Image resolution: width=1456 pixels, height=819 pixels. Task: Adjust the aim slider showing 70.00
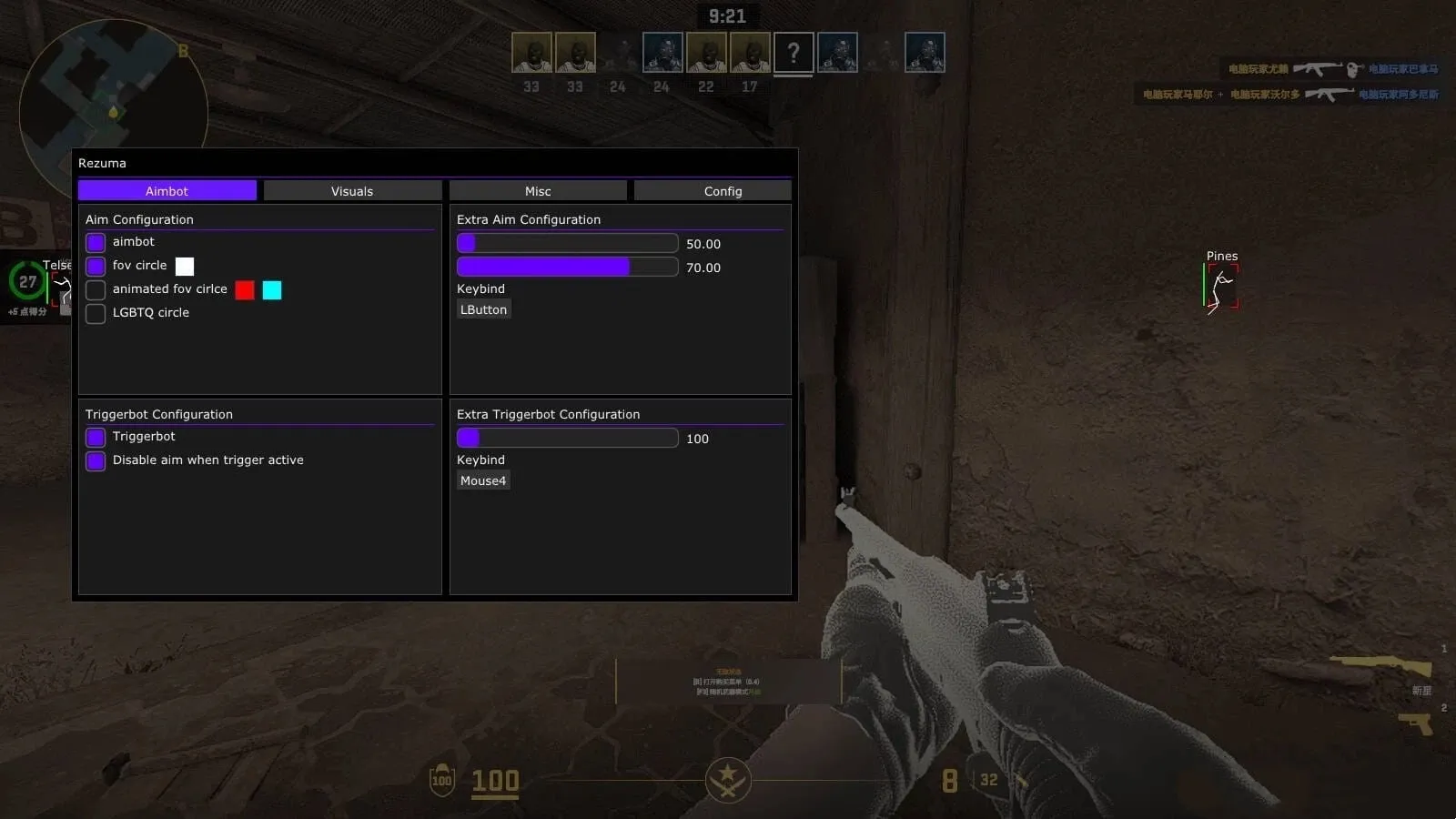pyautogui.click(x=567, y=267)
